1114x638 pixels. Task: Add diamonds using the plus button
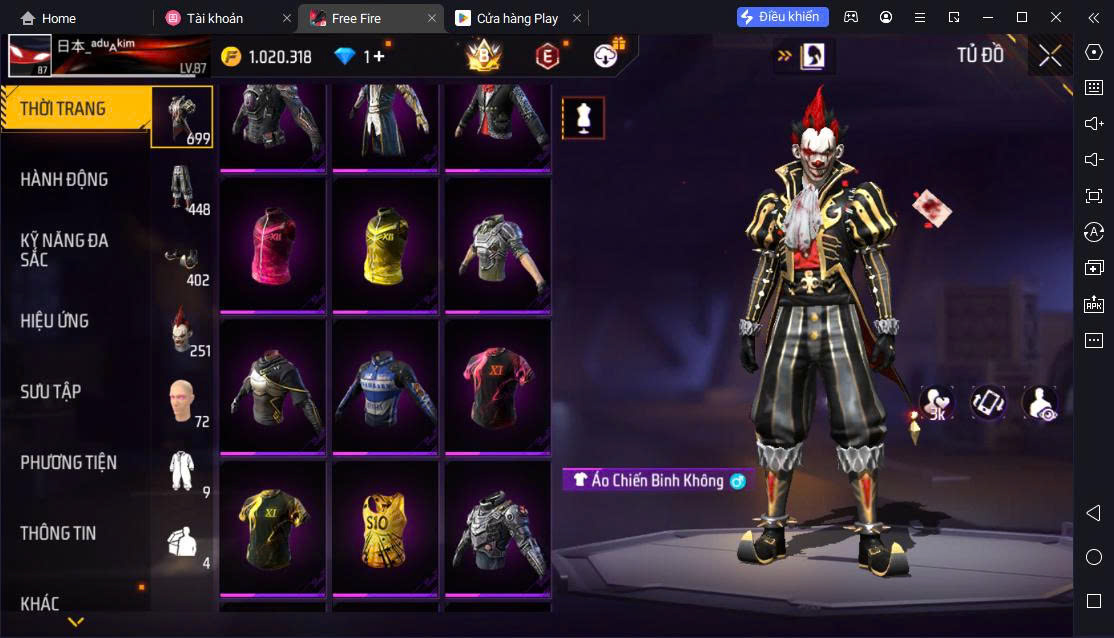(x=374, y=56)
